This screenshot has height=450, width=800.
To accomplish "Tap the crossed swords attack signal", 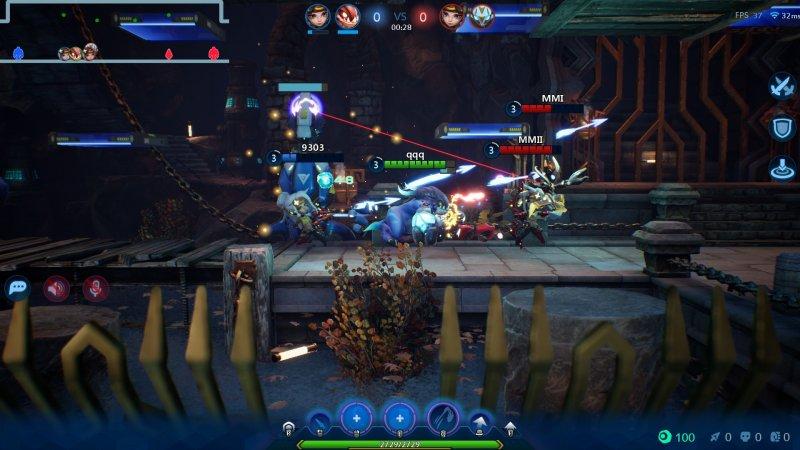I will [781, 87].
